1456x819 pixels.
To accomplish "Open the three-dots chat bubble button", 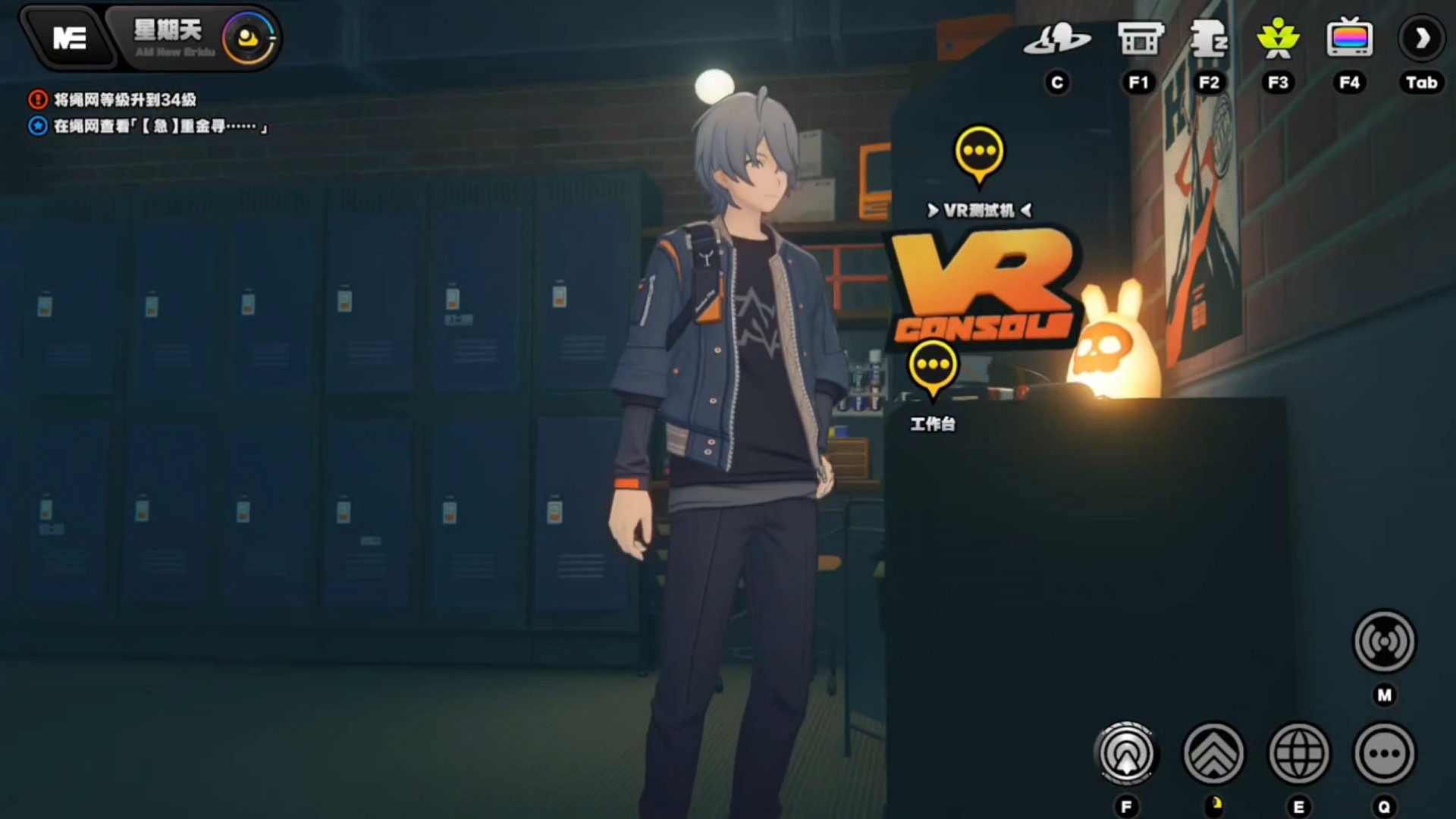I will (1384, 754).
